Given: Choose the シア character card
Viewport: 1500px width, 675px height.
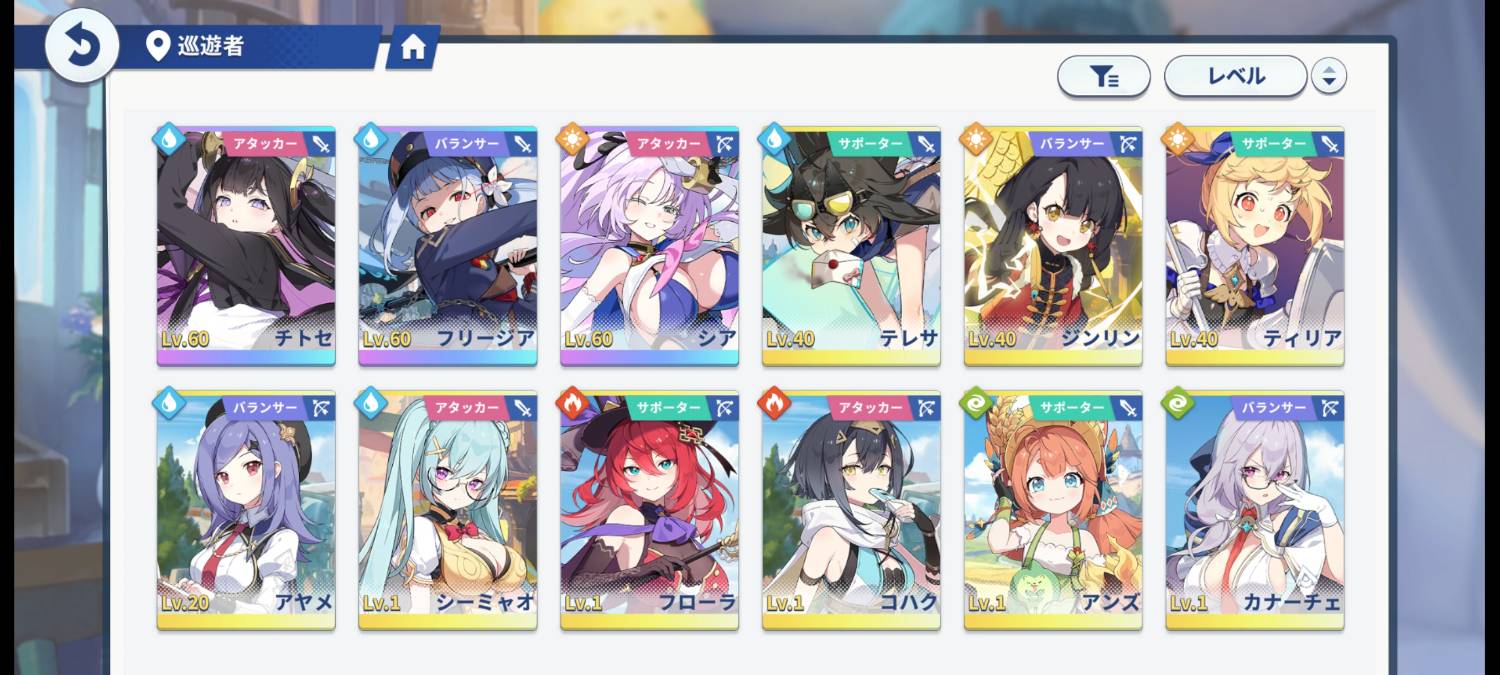Looking at the screenshot, I should (650, 246).
